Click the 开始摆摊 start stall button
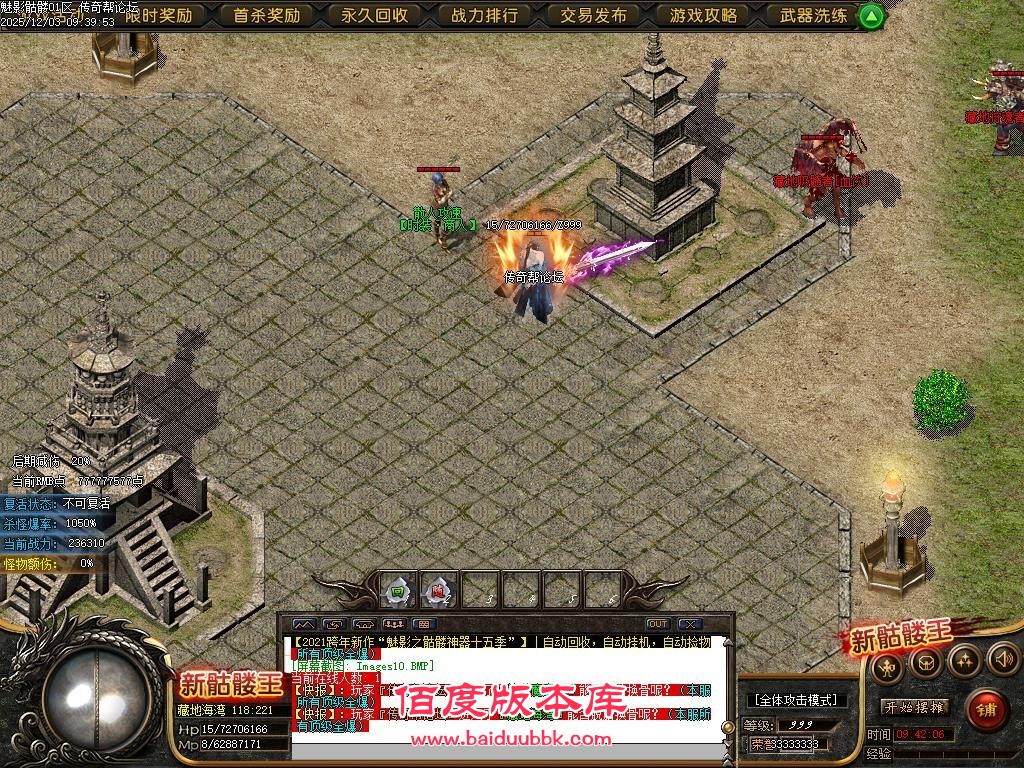The height and width of the screenshot is (768, 1024). (x=915, y=707)
